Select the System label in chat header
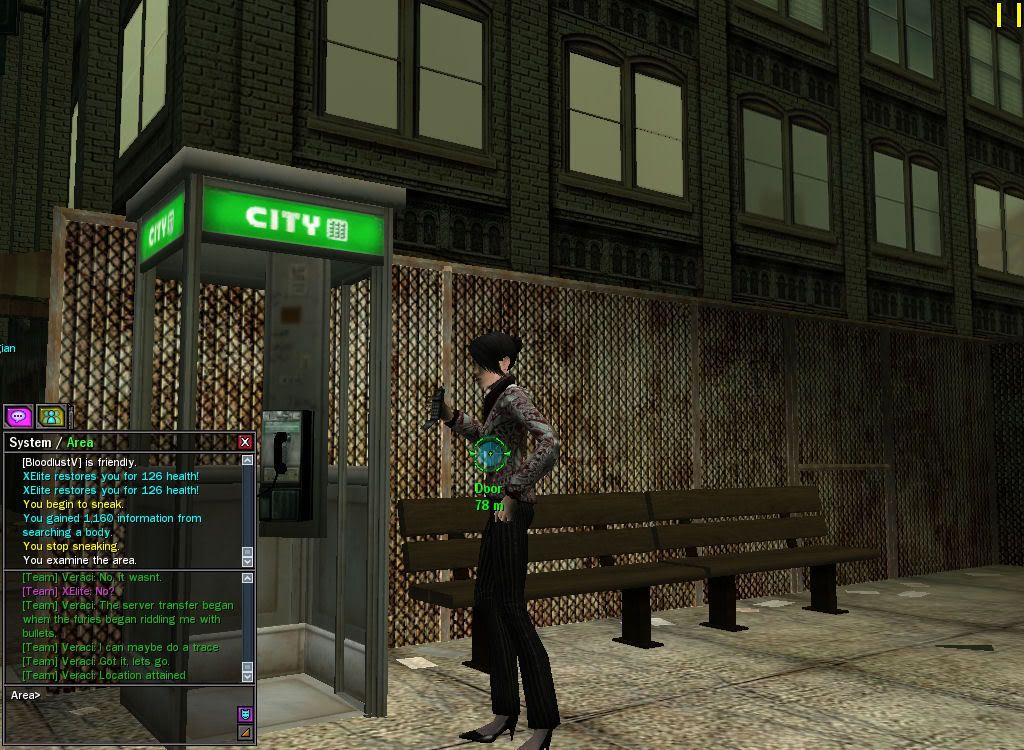The width and height of the screenshot is (1024, 750). (x=29, y=442)
